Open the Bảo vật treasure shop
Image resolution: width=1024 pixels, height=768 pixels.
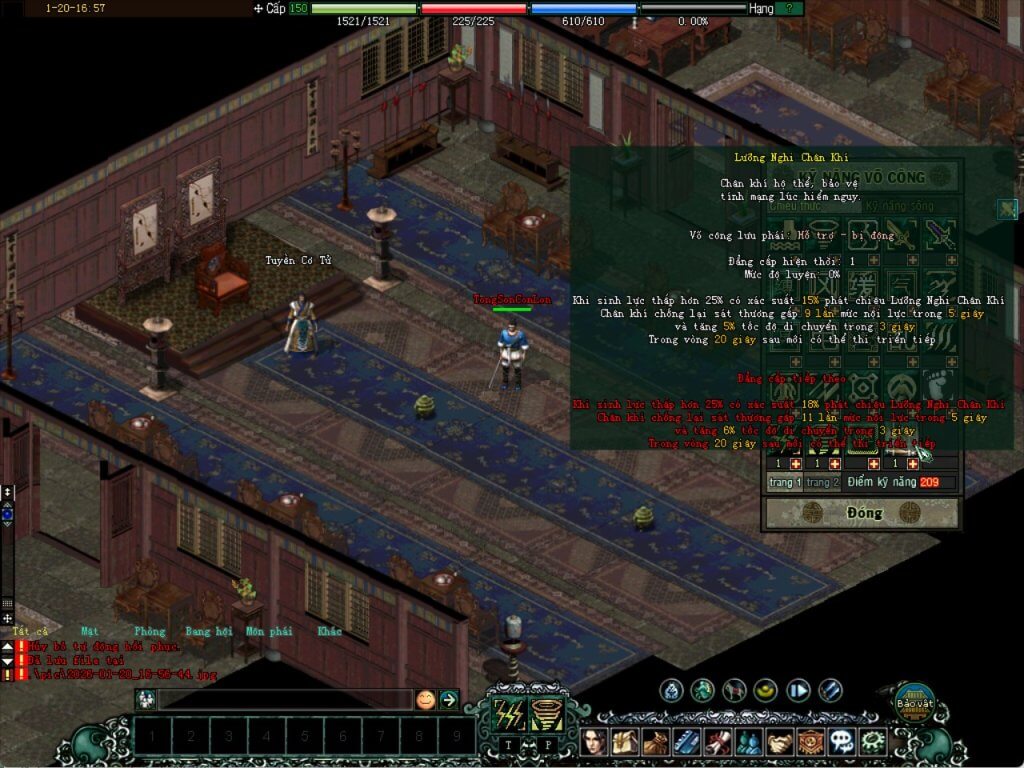[913, 704]
